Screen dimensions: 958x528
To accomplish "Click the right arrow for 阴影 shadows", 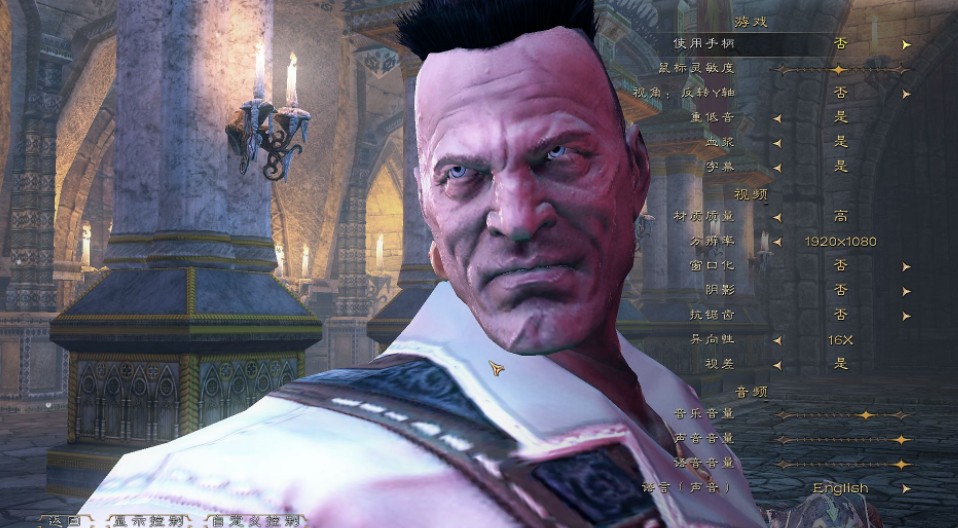I will tap(906, 290).
